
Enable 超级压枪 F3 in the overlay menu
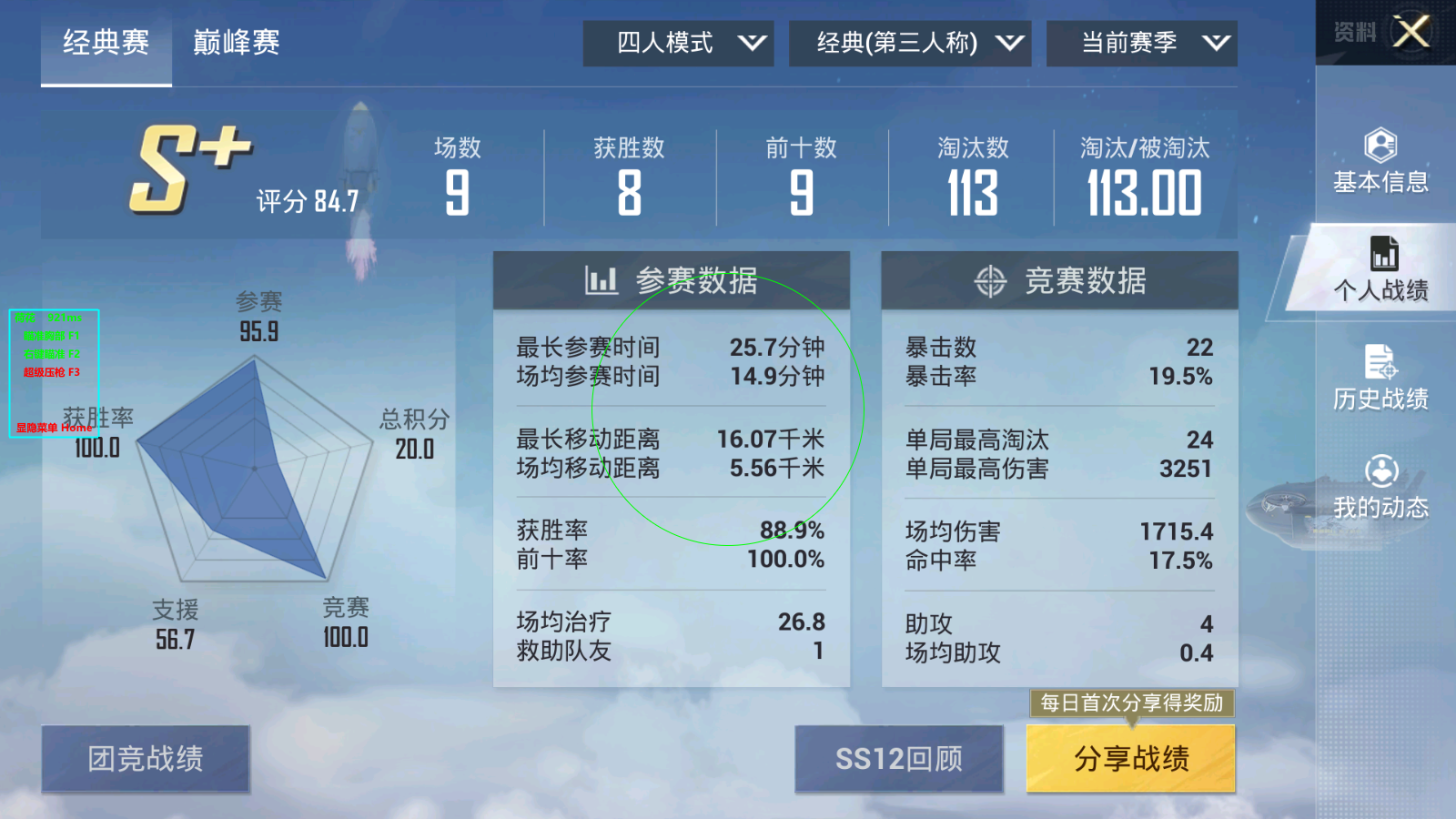[52, 372]
